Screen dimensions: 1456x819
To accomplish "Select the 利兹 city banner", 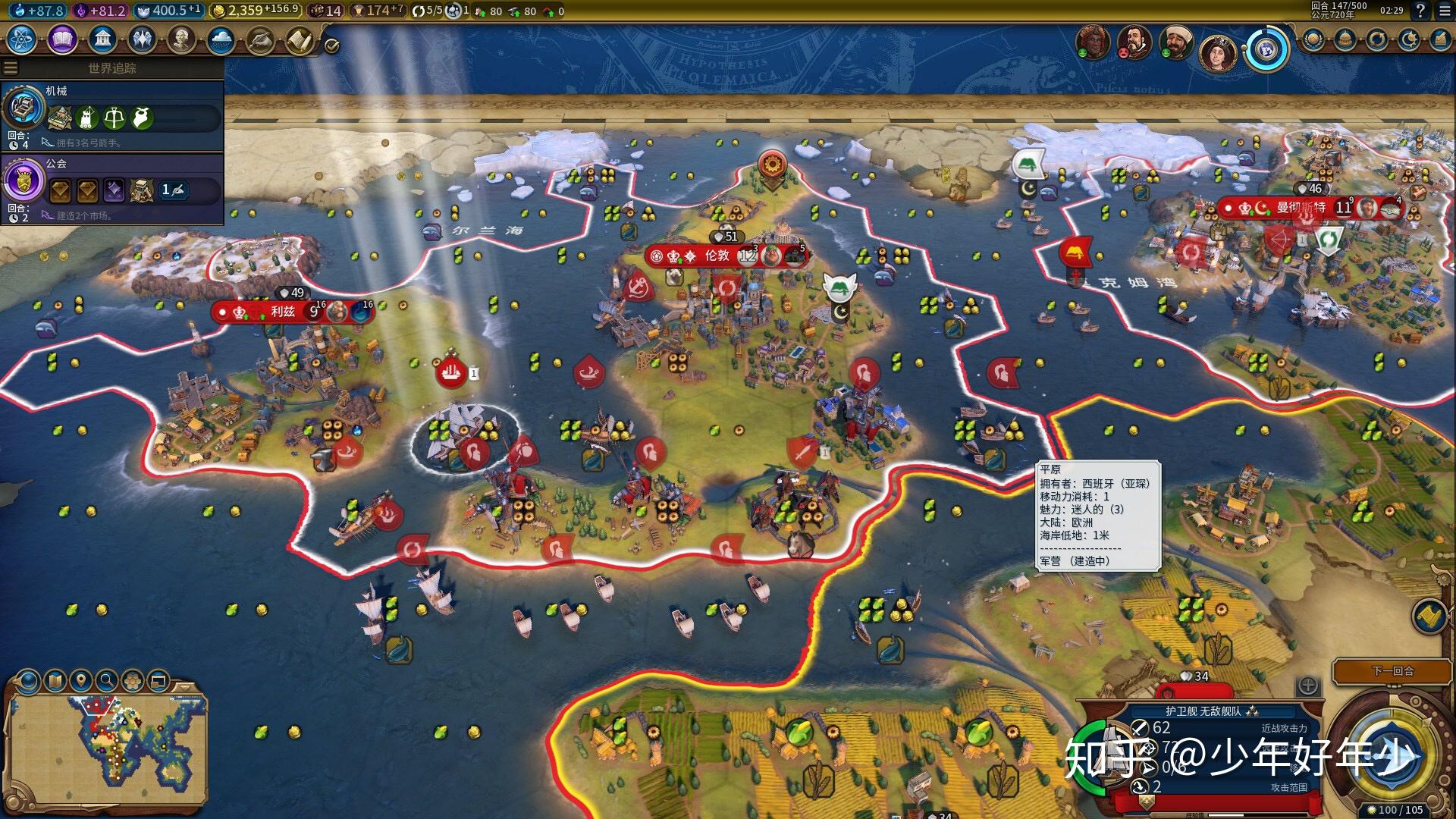I will coord(282,312).
